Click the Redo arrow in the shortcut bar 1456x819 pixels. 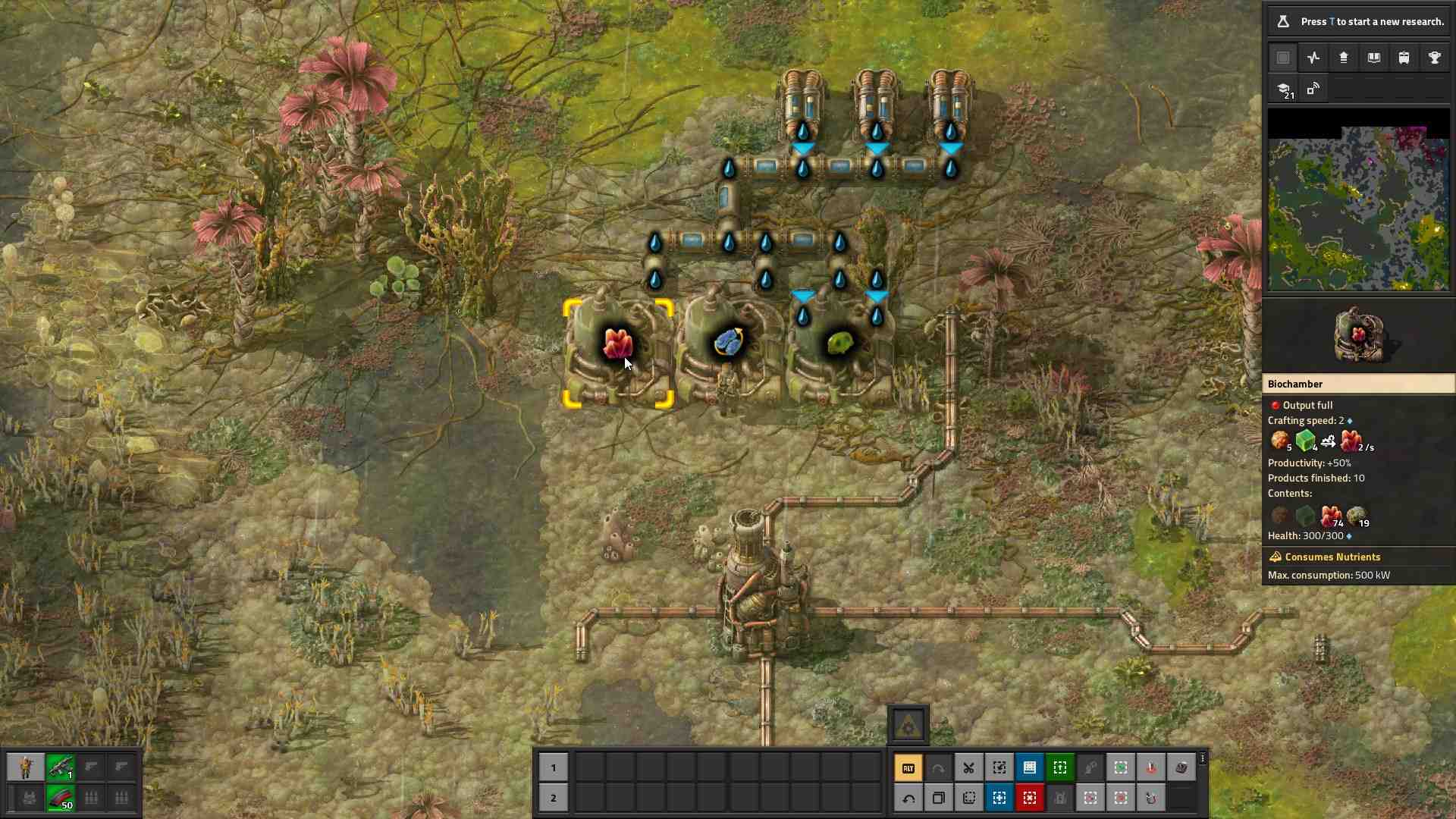[x=939, y=767]
